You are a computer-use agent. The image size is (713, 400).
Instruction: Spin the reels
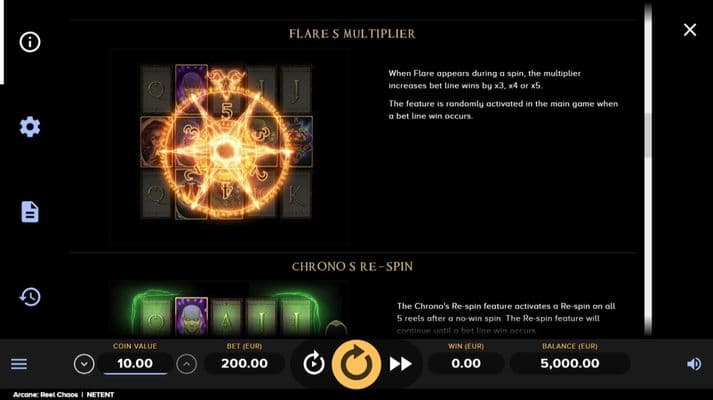(x=356, y=364)
